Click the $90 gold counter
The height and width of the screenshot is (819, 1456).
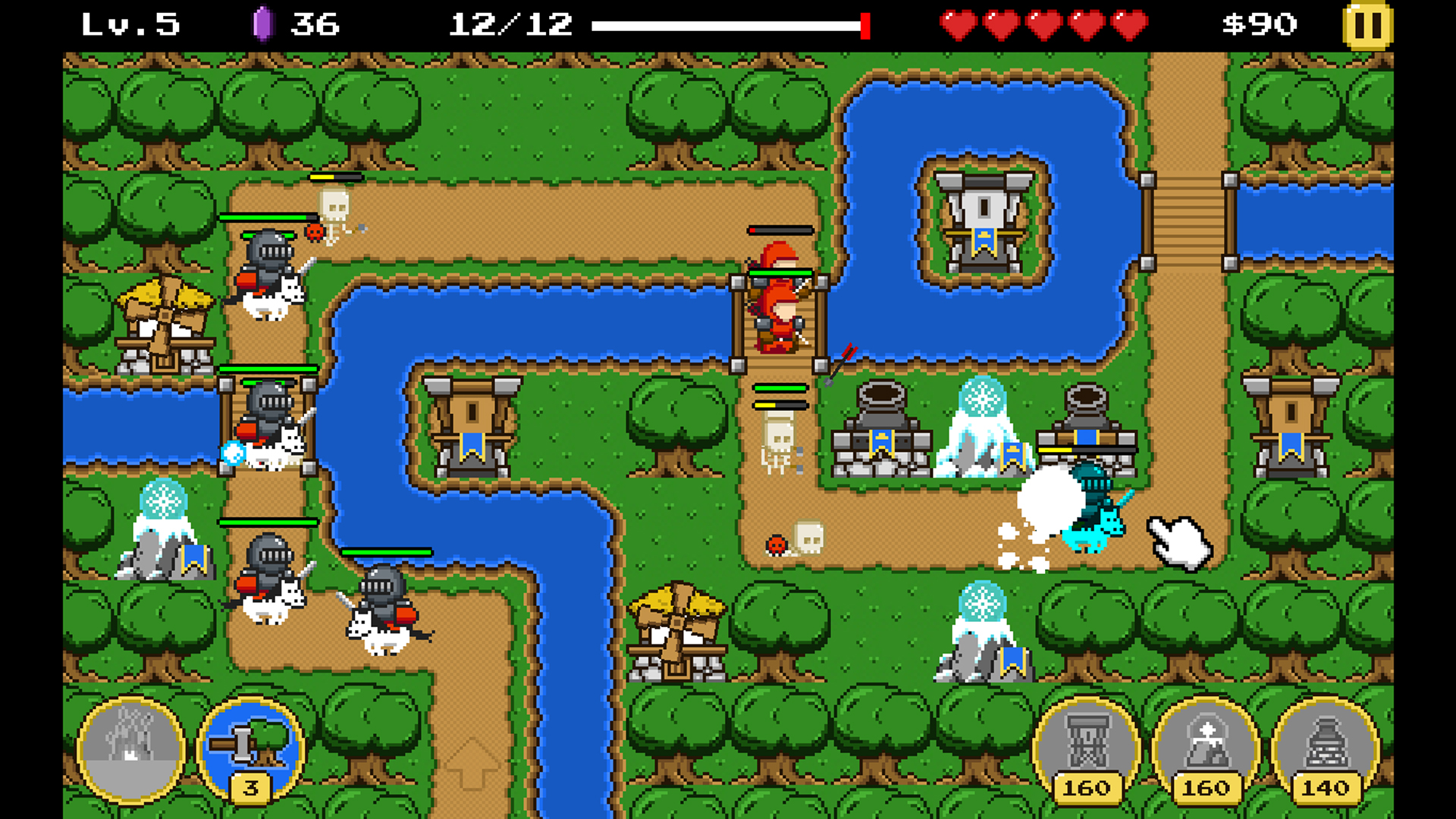point(1259,24)
